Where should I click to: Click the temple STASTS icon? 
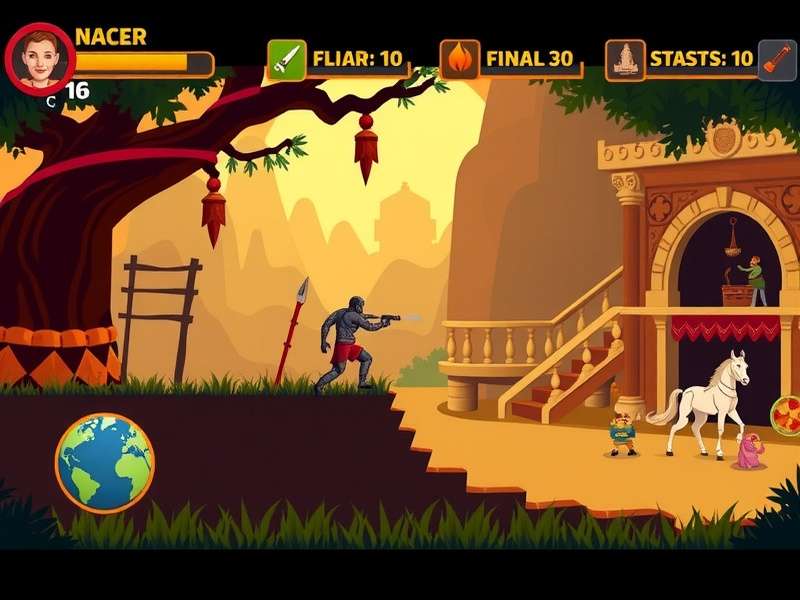[625, 59]
